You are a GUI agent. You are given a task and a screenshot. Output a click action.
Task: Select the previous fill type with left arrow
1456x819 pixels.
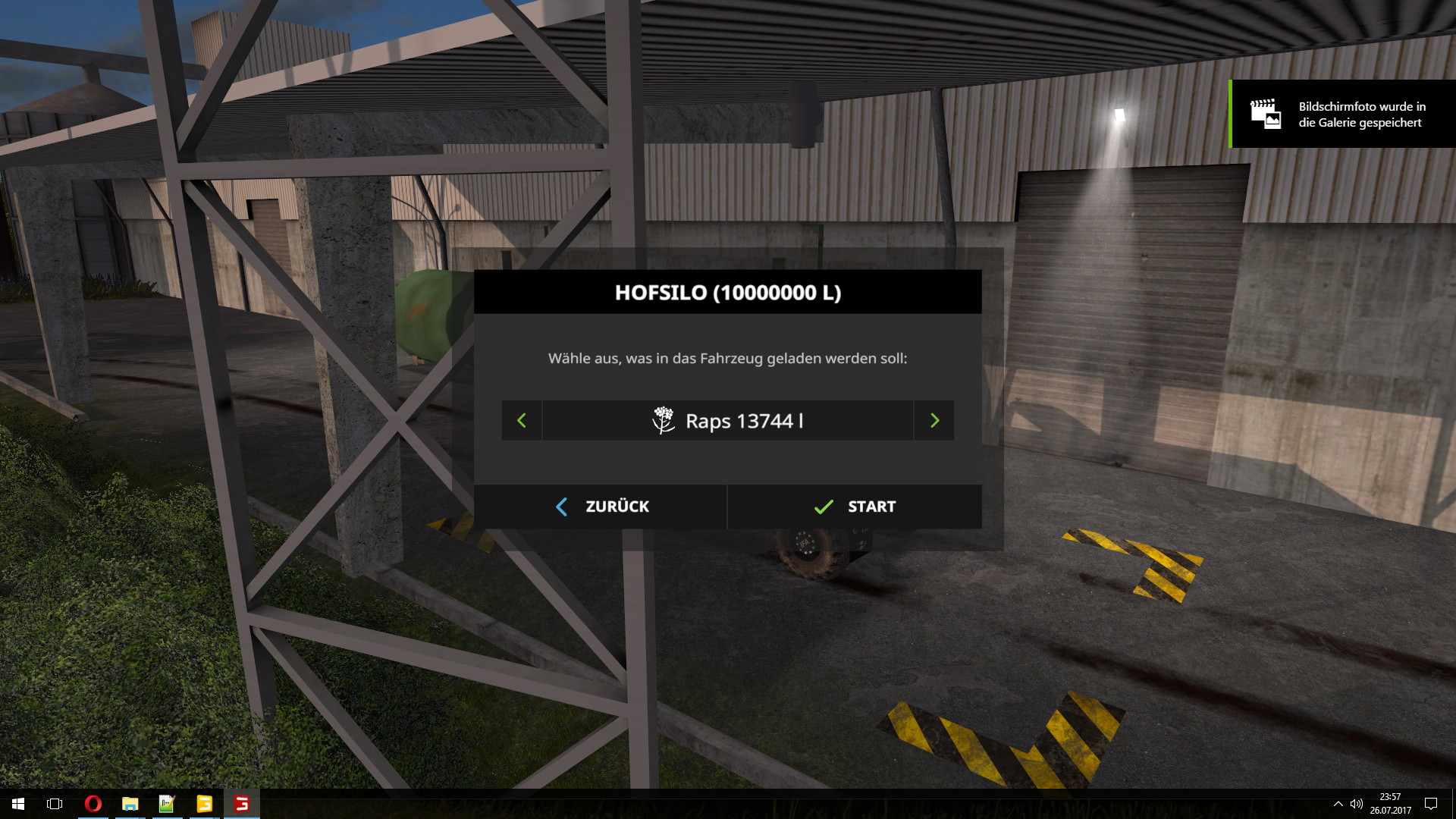(522, 421)
